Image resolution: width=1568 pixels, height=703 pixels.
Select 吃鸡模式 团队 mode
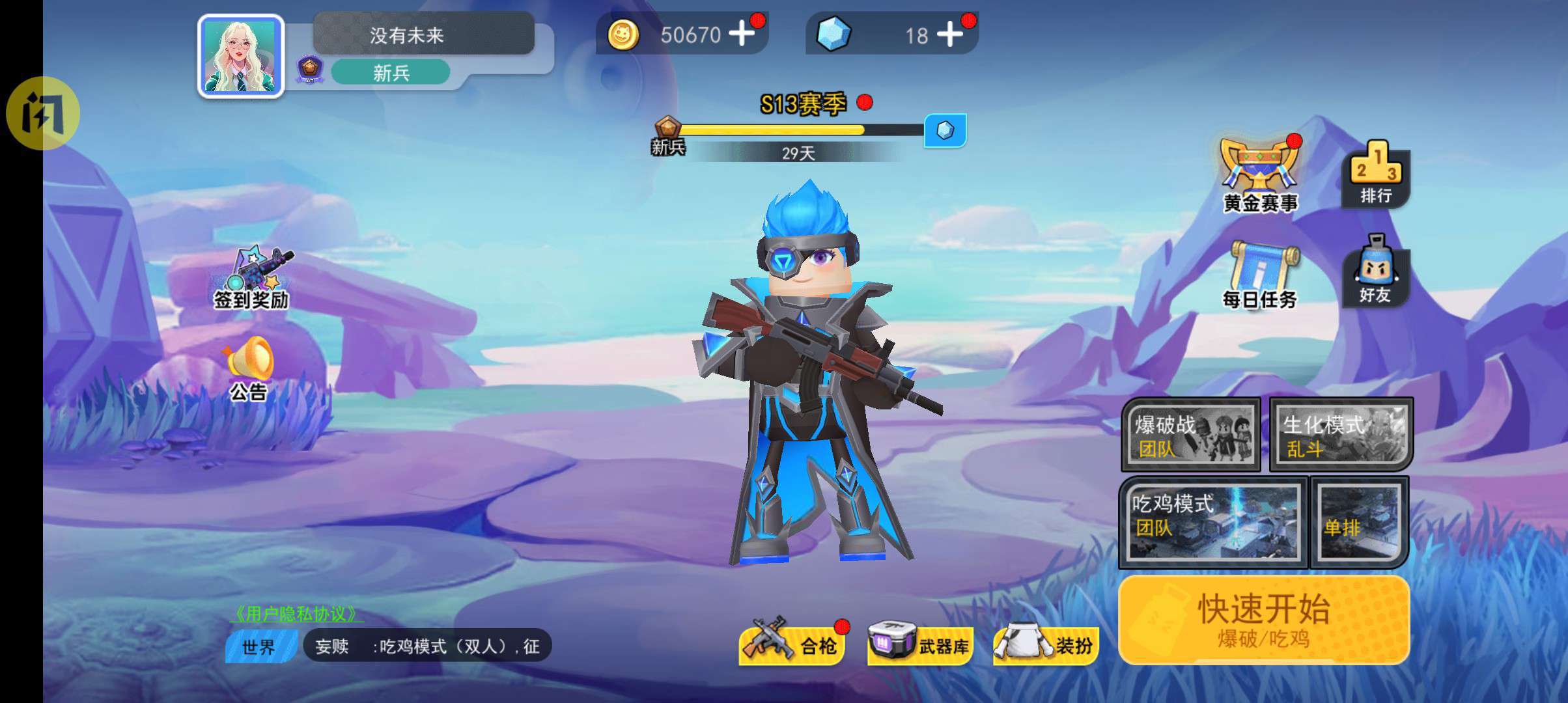tap(1212, 521)
